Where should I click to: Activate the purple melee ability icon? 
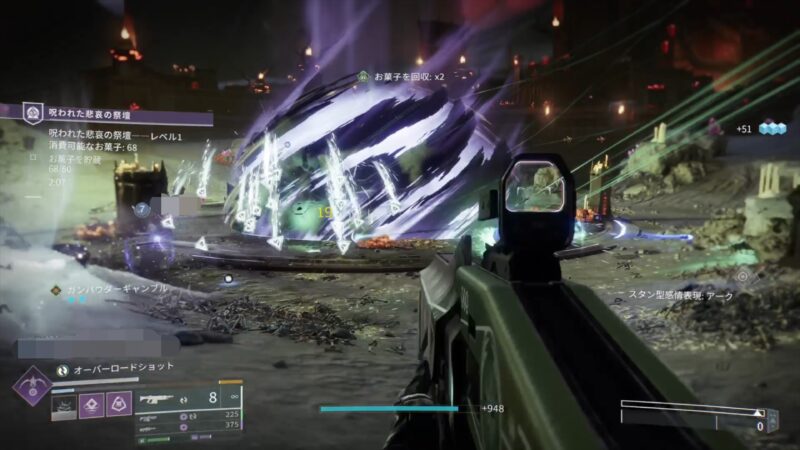pyautogui.click(x=92, y=404)
